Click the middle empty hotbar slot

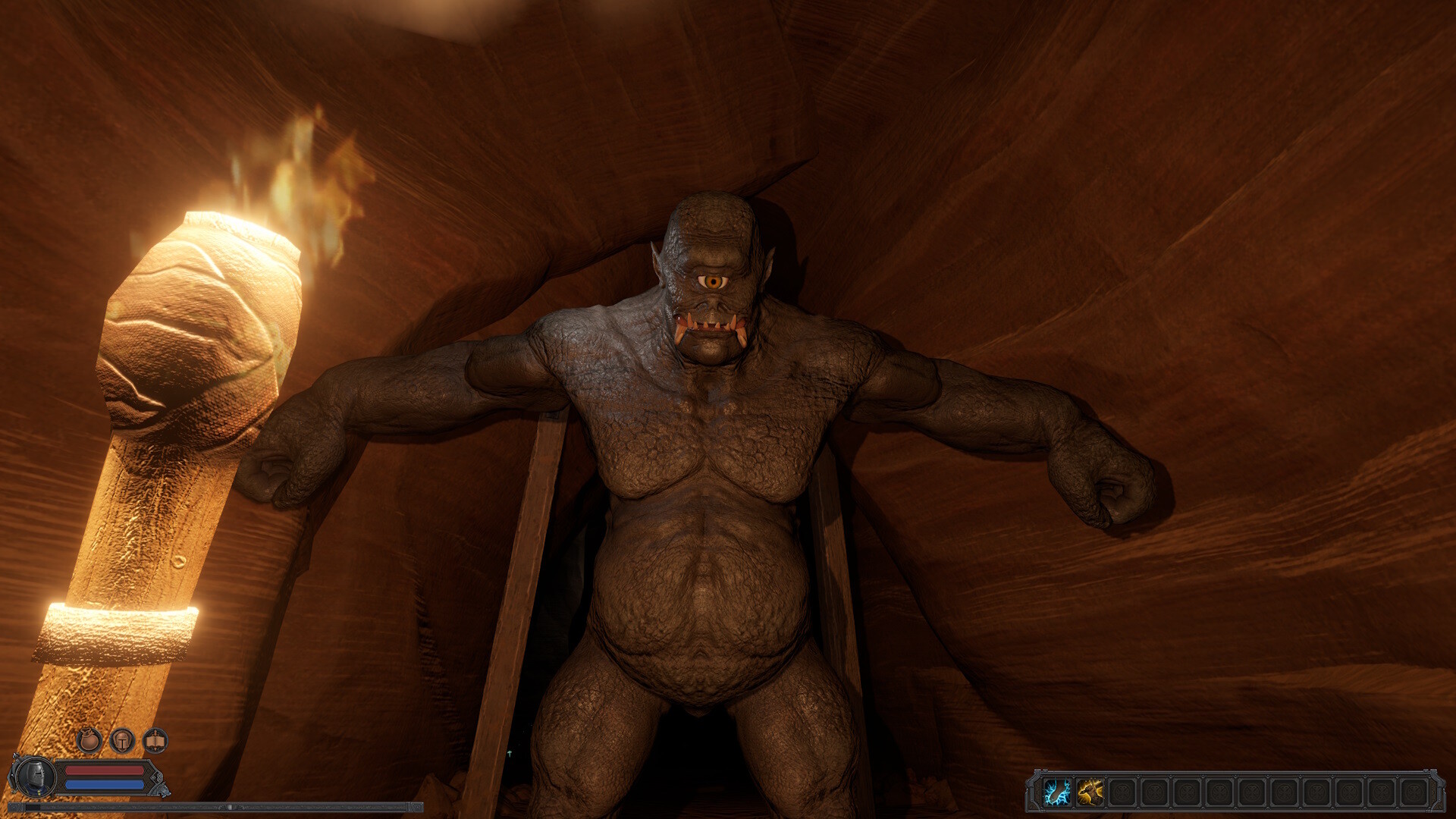click(x=1251, y=793)
